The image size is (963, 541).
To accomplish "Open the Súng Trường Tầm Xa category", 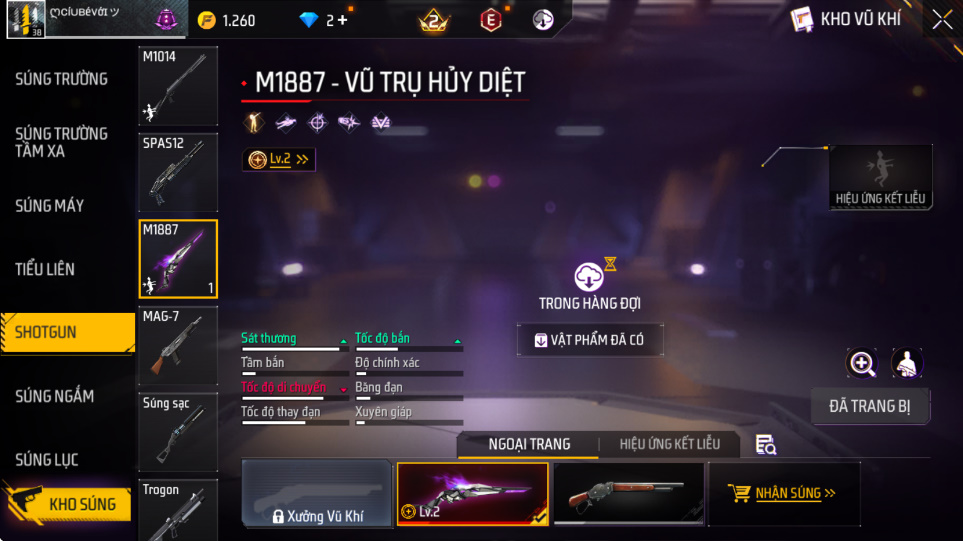I will tap(62, 142).
